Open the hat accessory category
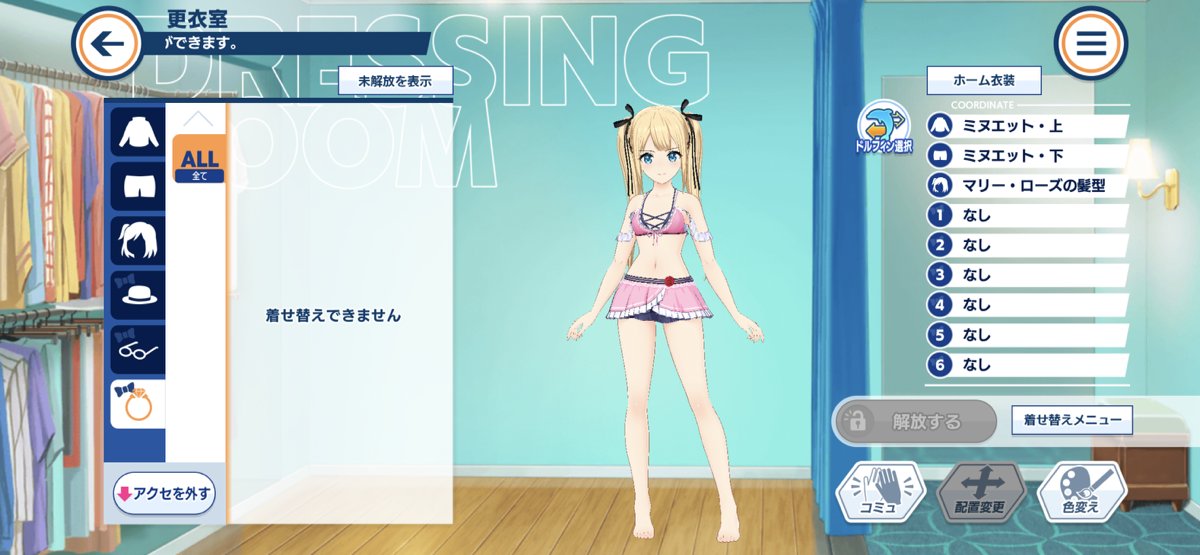Image resolution: width=1200 pixels, height=555 pixels. pos(137,296)
